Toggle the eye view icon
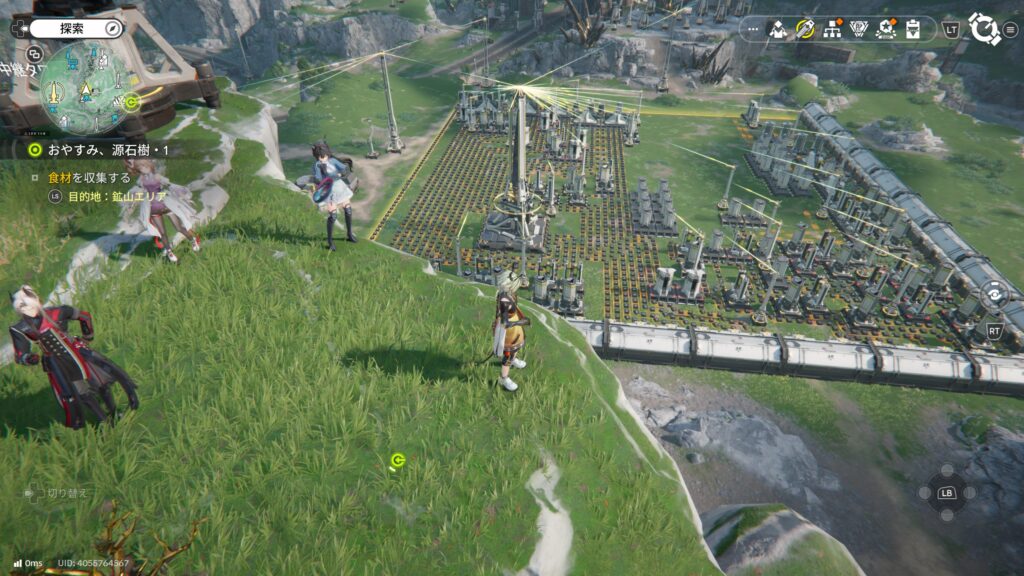The width and height of the screenshot is (1024, 576). pyautogui.click(x=994, y=294)
